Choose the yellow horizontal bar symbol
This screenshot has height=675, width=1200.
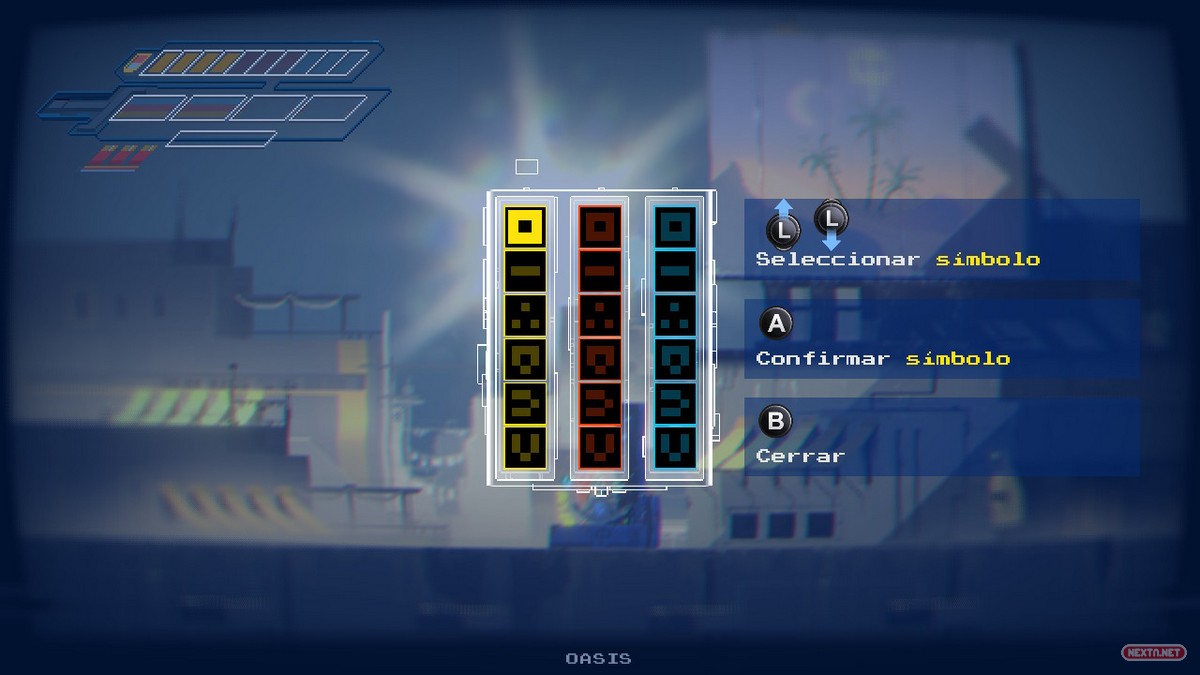(x=524, y=270)
